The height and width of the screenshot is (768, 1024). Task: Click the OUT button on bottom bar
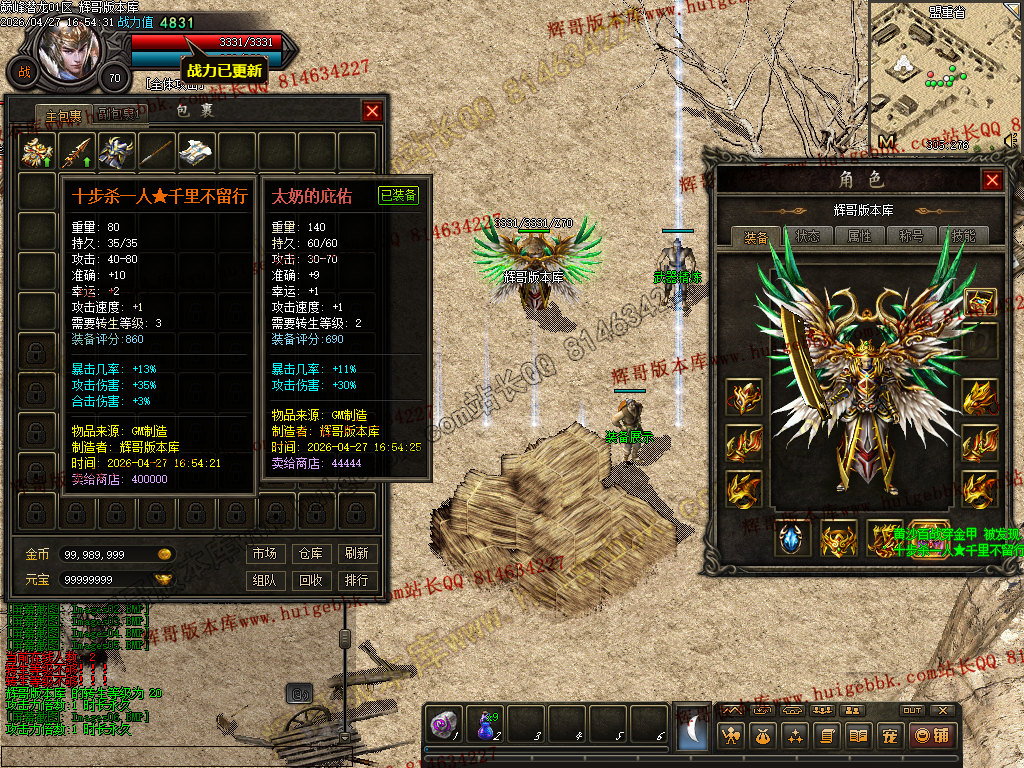[912, 710]
